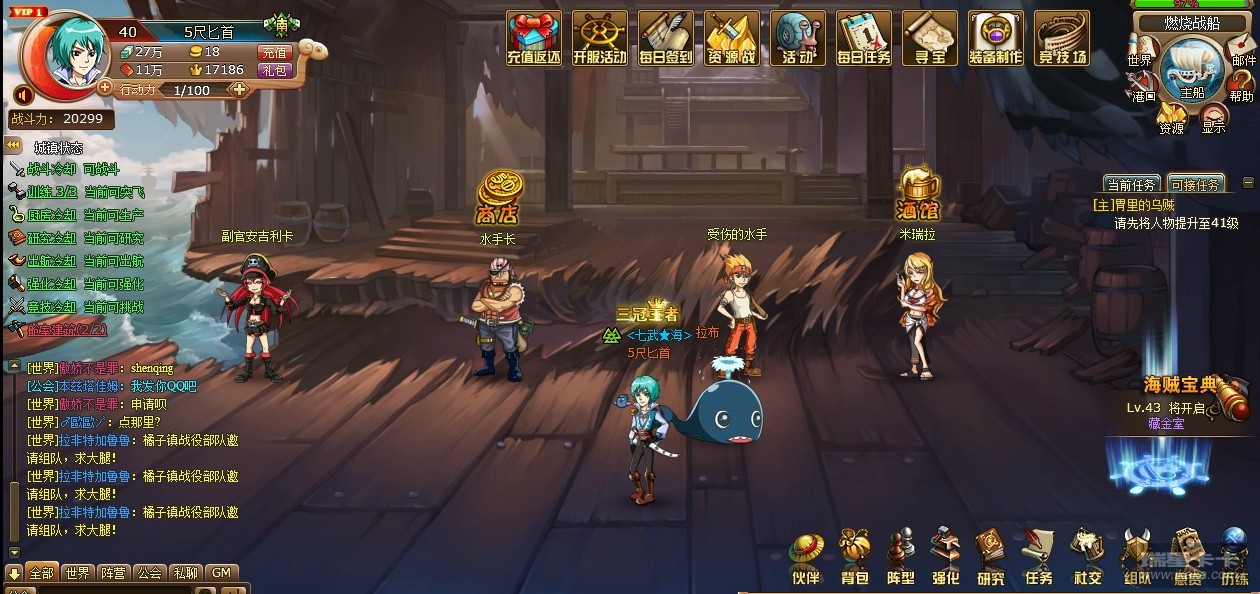1260x594 pixels.
Task: Enter the 竞技场 arena
Action: tap(1061, 38)
